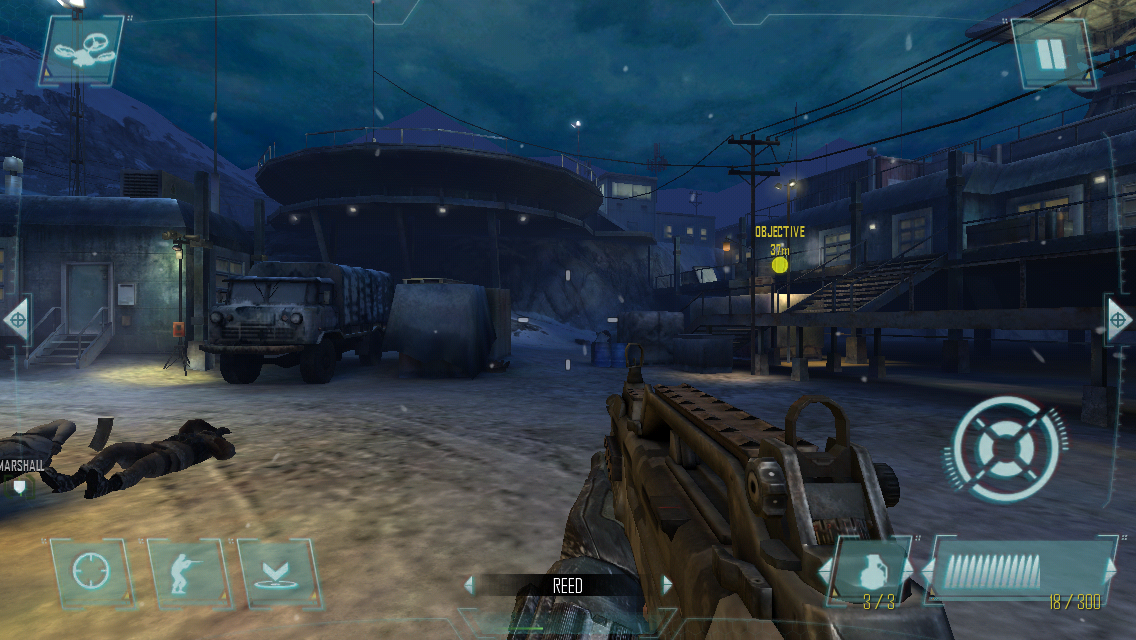Image resolution: width=1136 pixels, height=640 pixels.
Task: Tap the right-edge crosshair arrow button
Action: tap(1120, 320)
